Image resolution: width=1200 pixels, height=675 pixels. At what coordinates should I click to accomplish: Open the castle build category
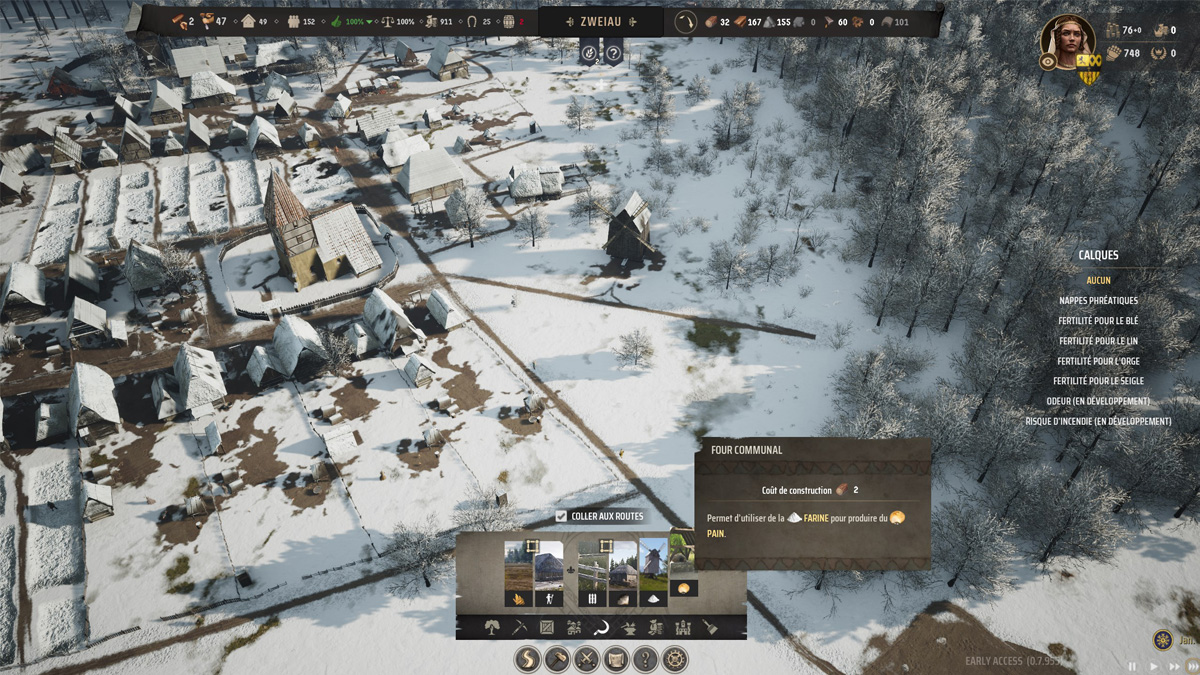click(683, 628)
